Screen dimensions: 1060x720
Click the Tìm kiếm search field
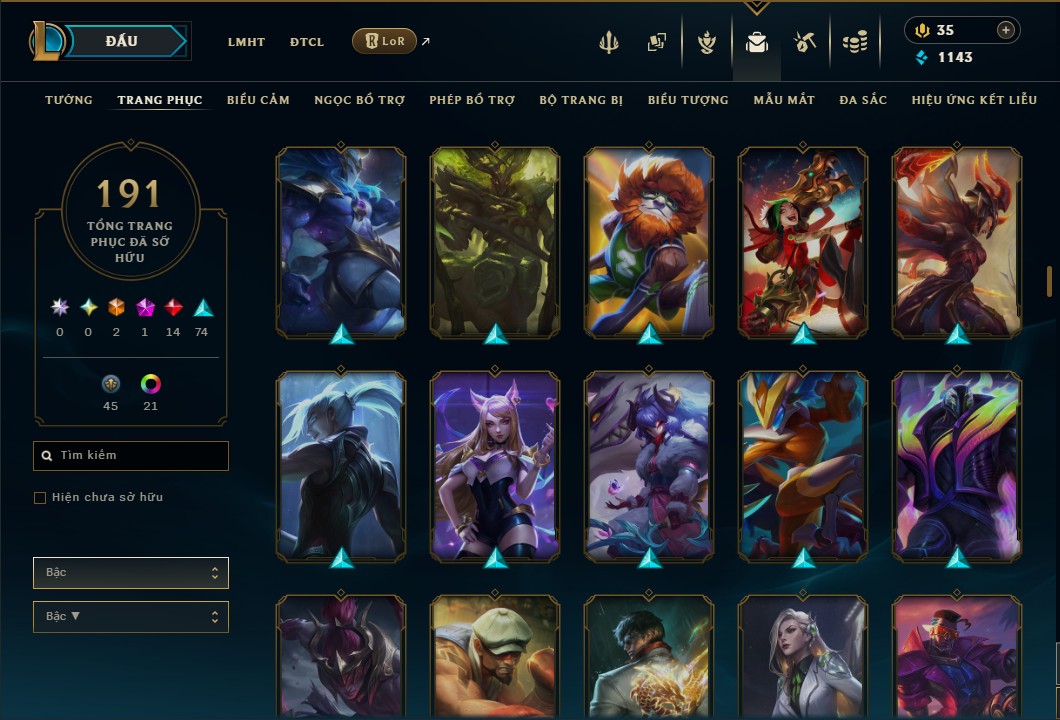click(131, 456)
